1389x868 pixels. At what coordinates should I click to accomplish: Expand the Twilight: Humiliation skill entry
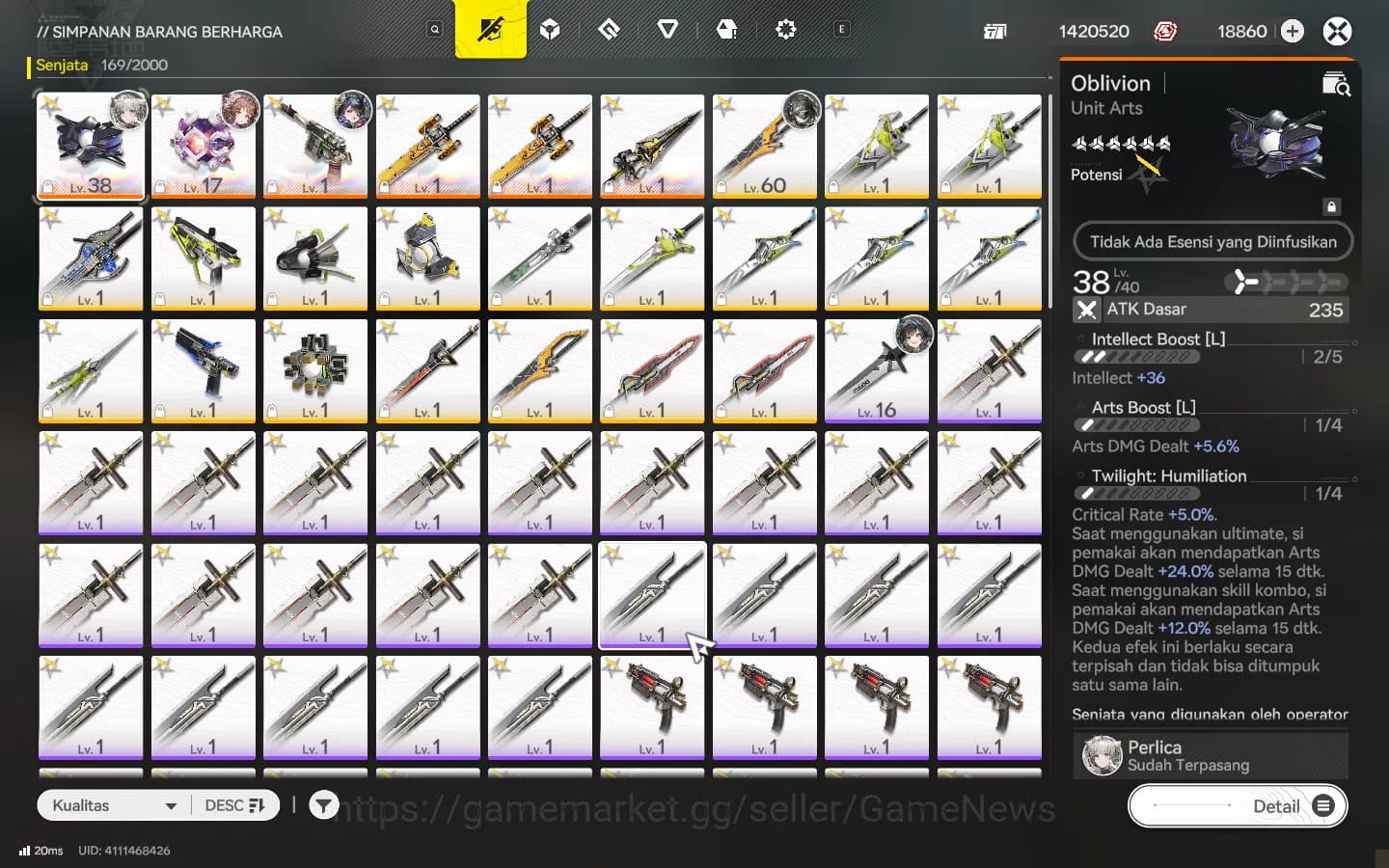click(x=1168, y=475)
